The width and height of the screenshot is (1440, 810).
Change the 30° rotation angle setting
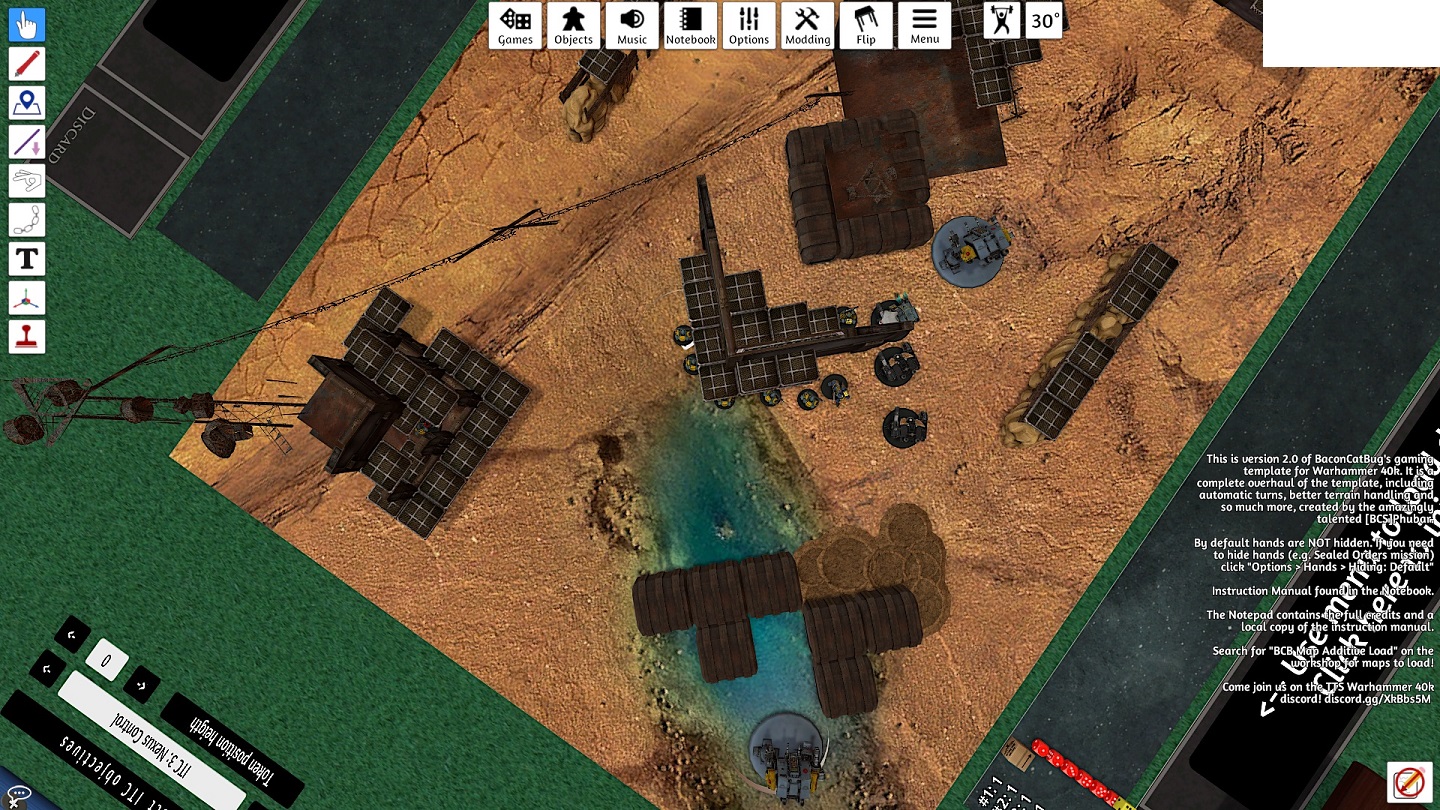coord(1045,21)
